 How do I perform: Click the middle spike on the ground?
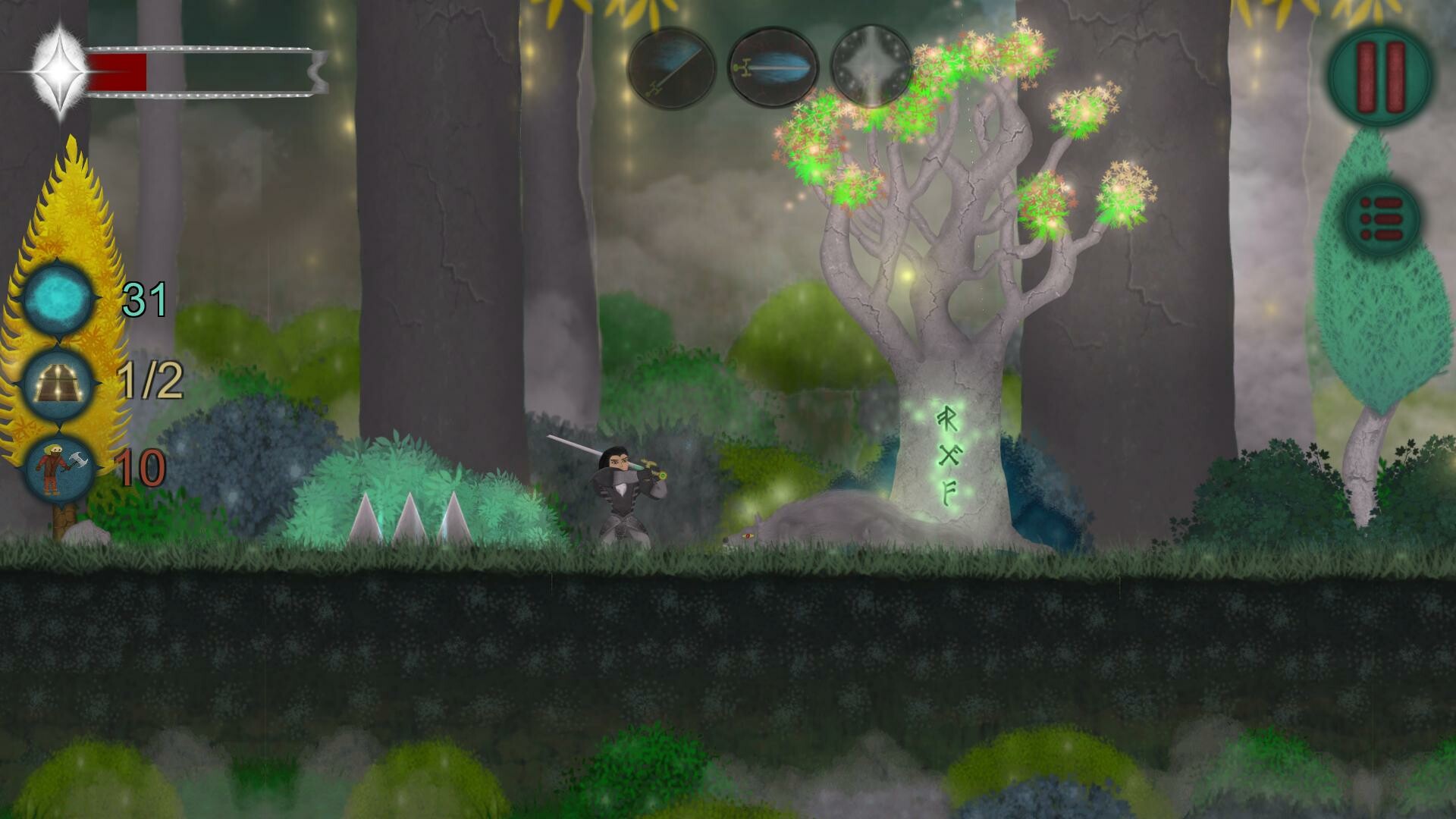tap(412, 516)
